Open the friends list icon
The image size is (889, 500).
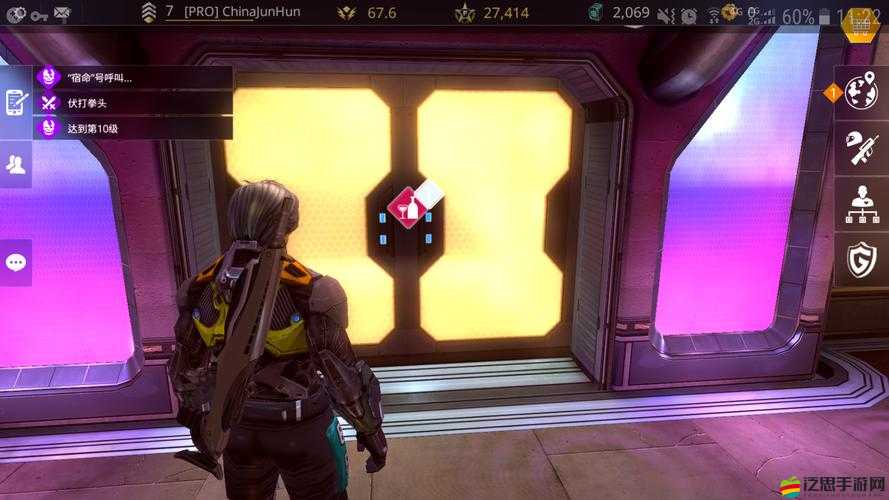click(x=15, y=165)
